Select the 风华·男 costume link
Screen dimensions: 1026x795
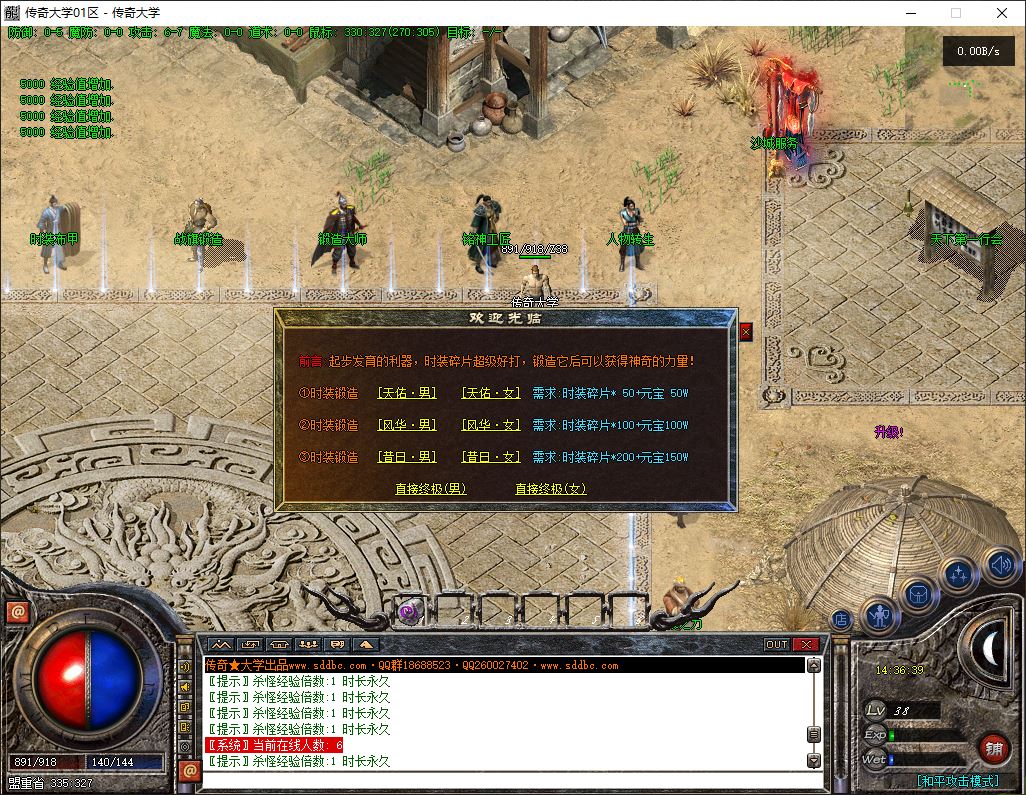pyautogui.click(x=406, y=426)
